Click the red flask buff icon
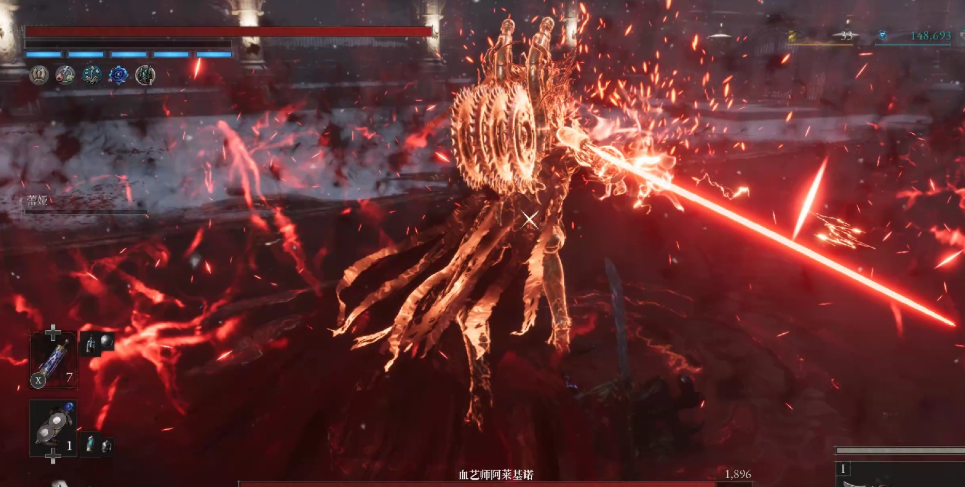Image resolution: width=965 pixels, height=487 pixels. pyautogui.click(x=65, y=74)
